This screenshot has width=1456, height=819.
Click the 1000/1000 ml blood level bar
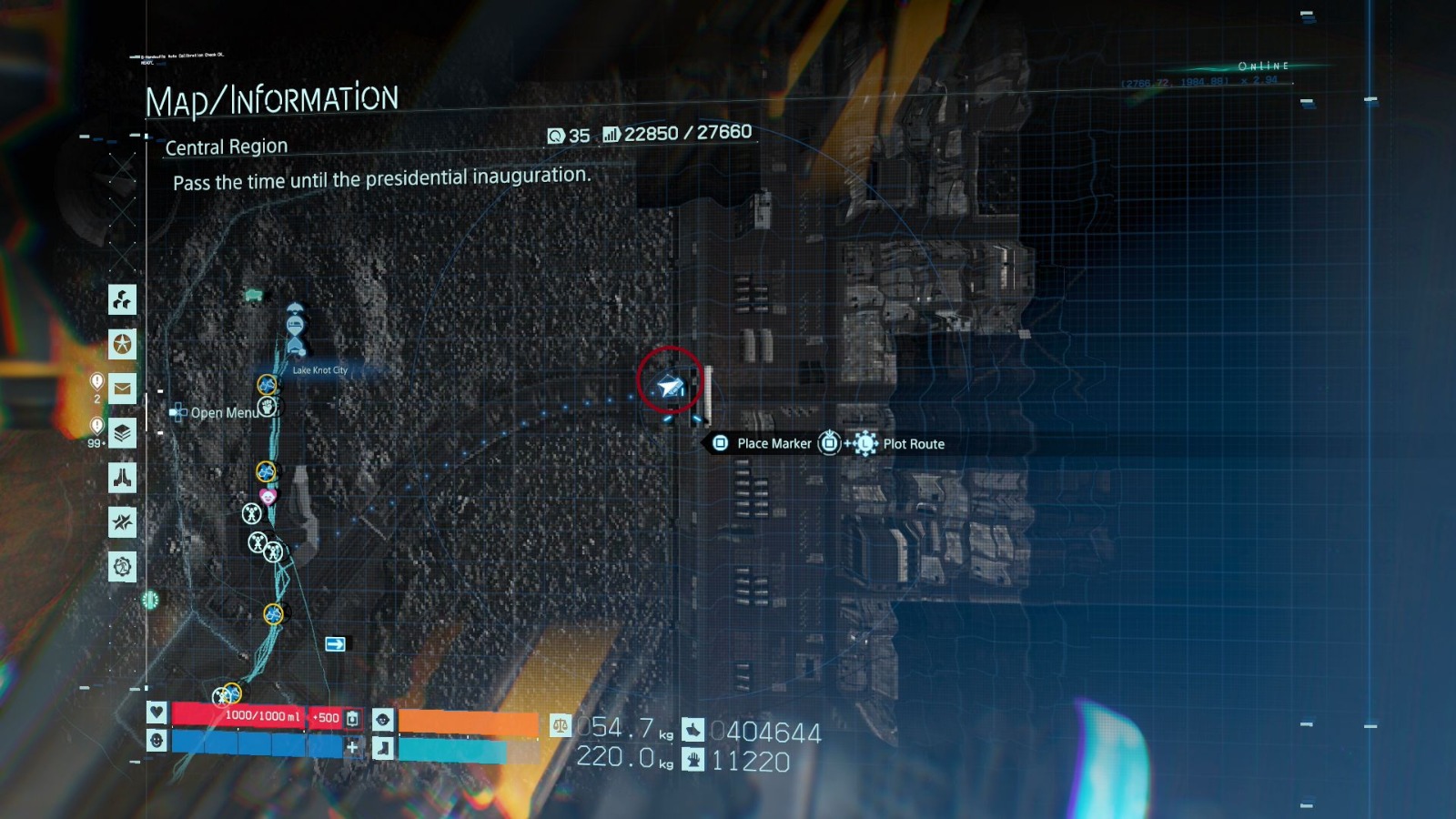pyautogui.click(x=264, y=715)
